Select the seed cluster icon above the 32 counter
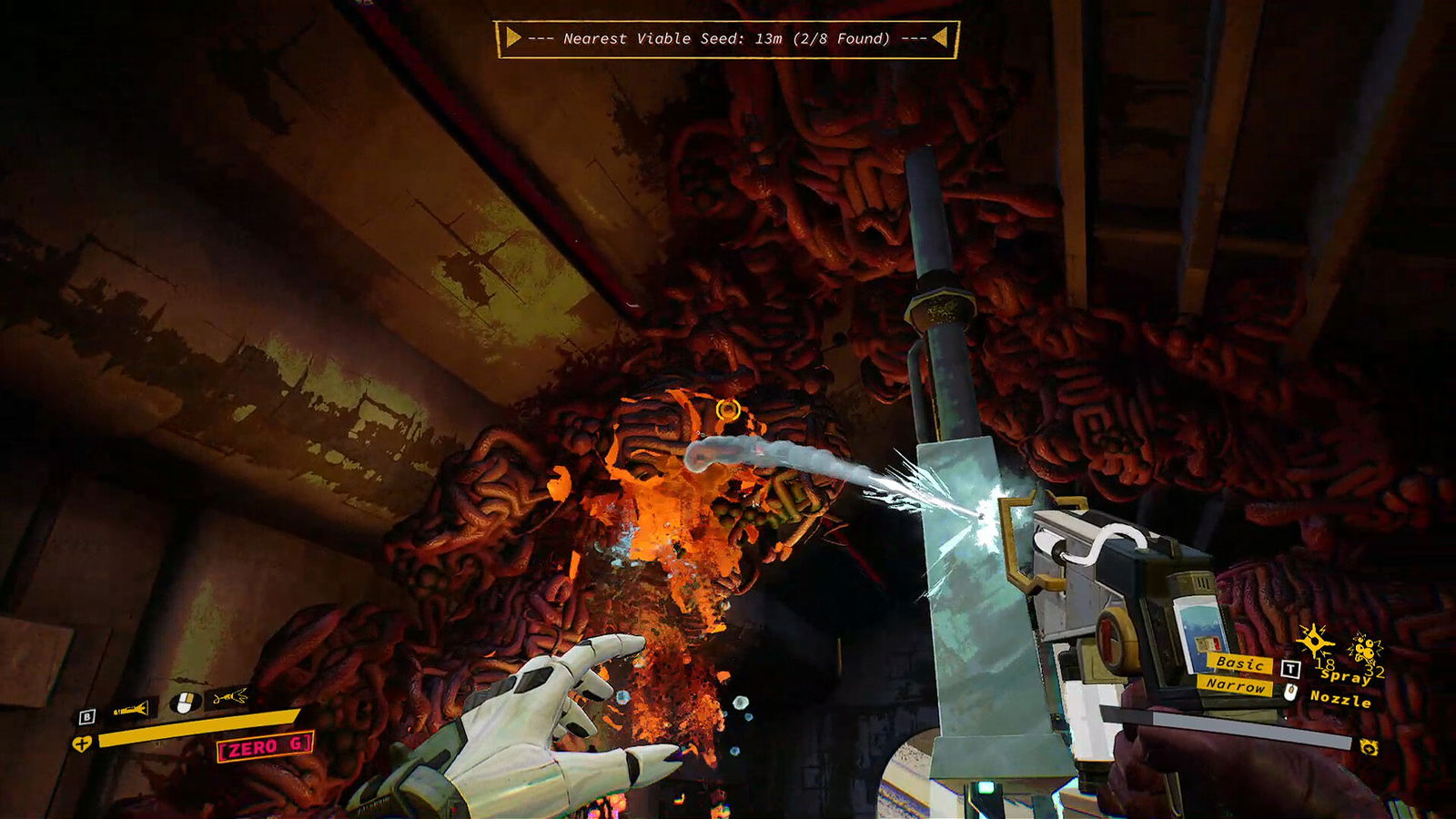The image size is (1456, 819). (x=1366, y=647)
